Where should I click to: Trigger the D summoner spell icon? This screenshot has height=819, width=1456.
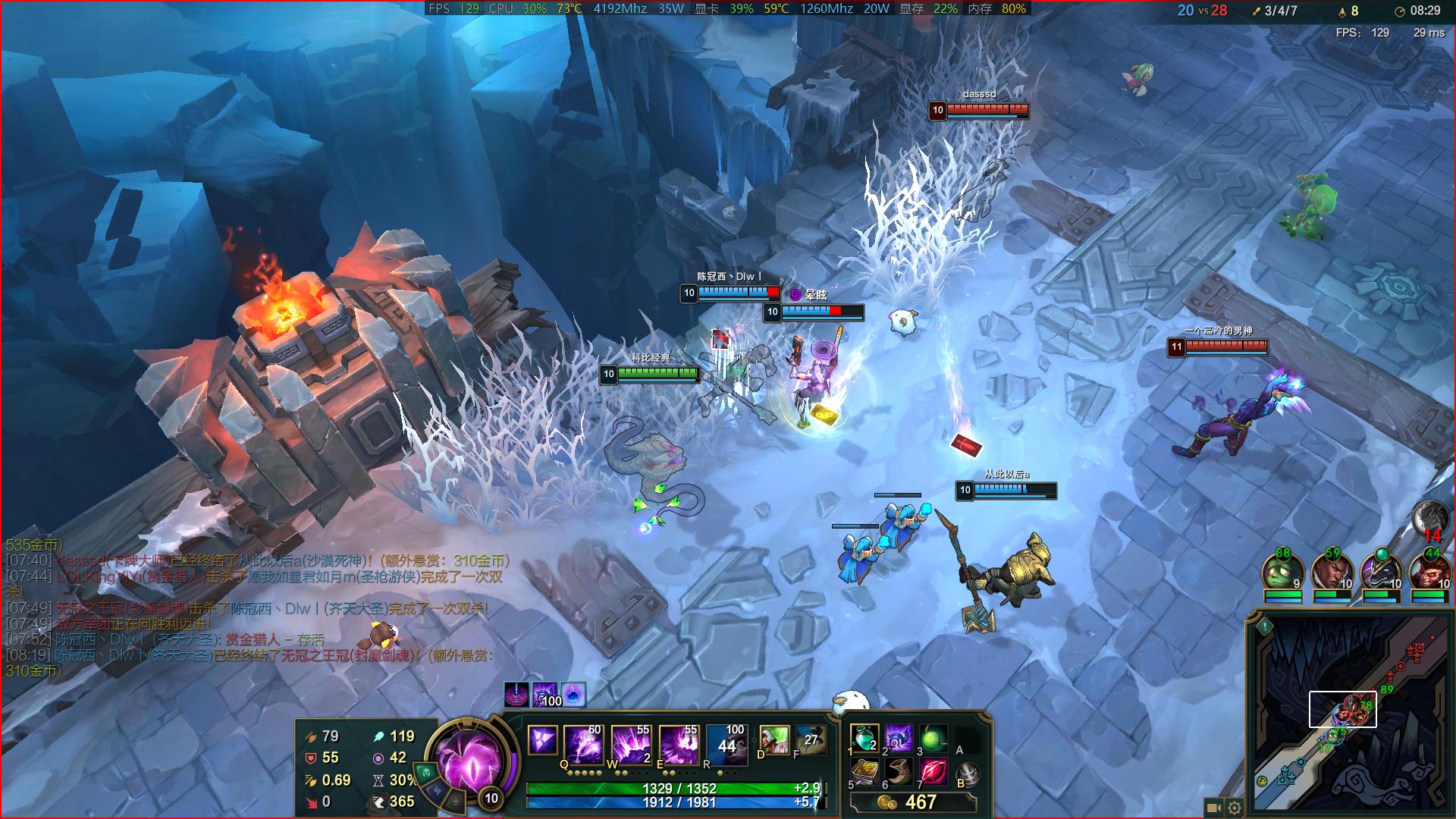[773, 739]
